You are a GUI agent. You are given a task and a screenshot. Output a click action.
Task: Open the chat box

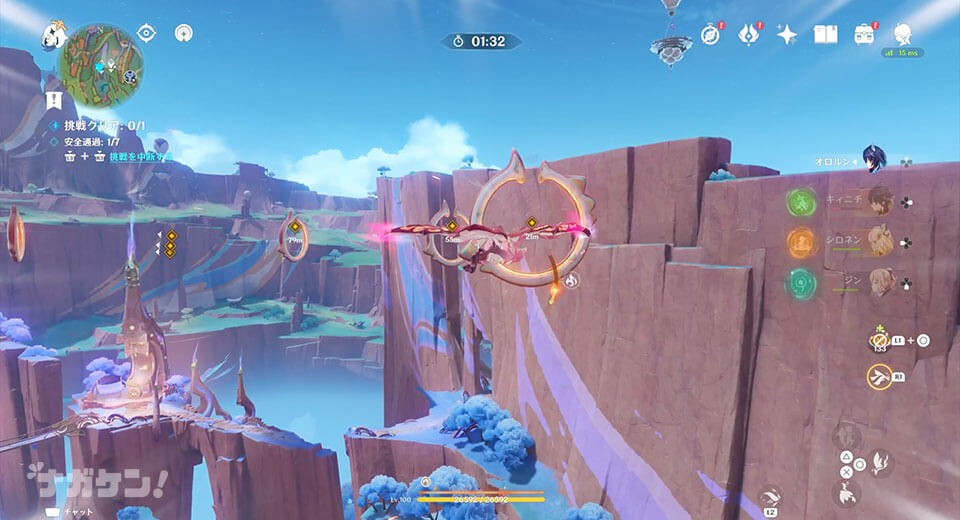[68, 512]
